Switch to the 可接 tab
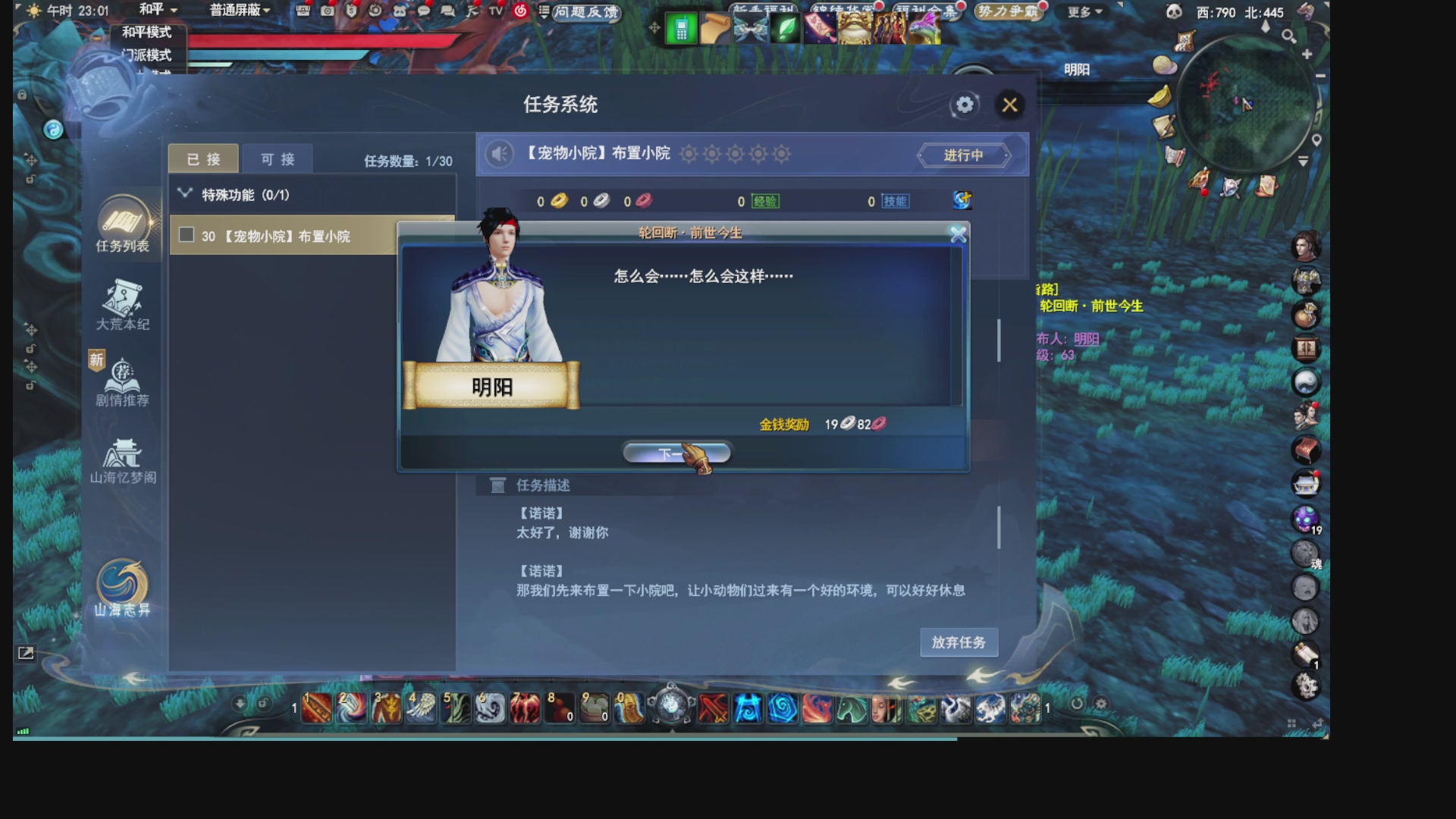Screen dimensions: 1456x819 [x=278, y=158]
